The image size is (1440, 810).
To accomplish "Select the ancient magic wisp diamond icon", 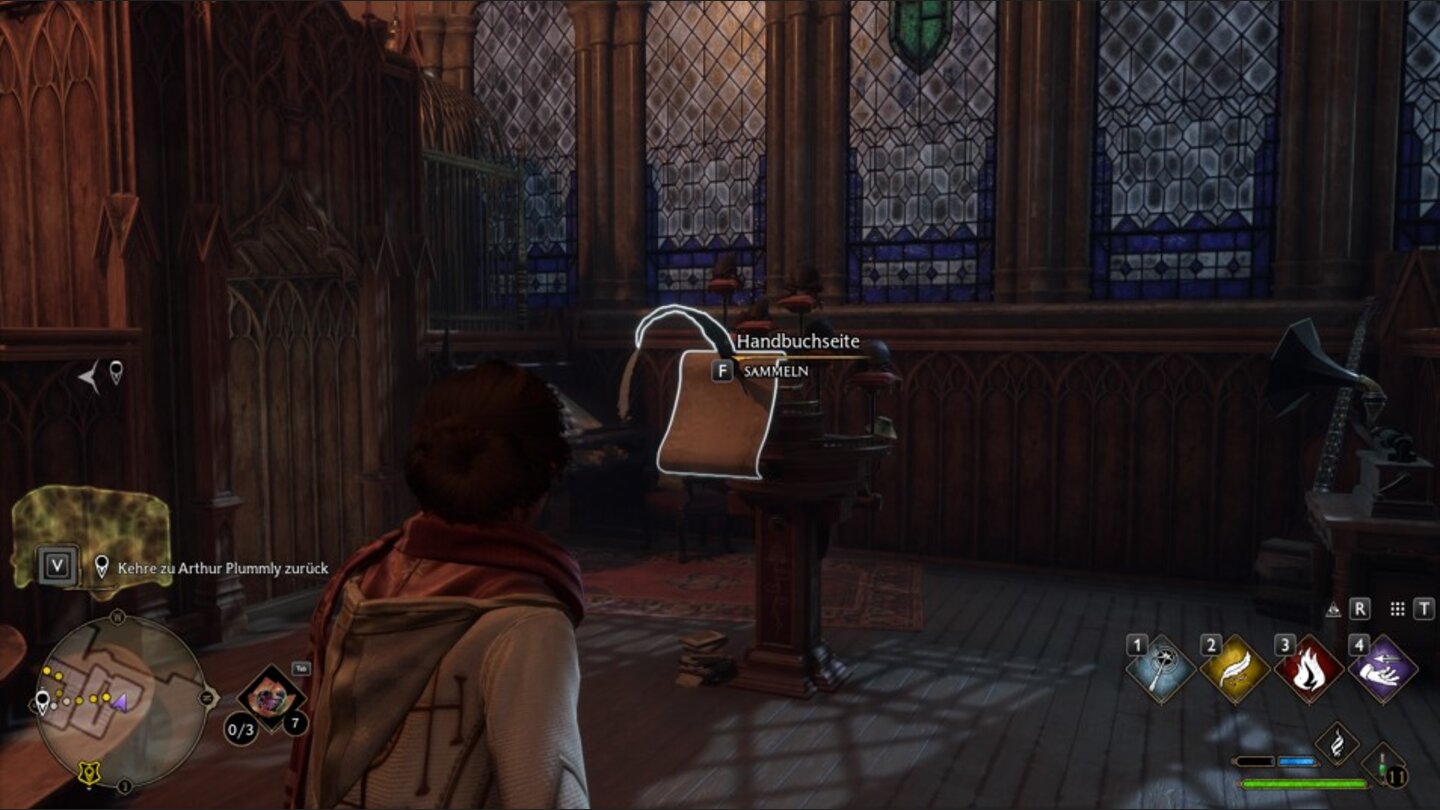I will pyautogui.click(x=1337, y=743).
